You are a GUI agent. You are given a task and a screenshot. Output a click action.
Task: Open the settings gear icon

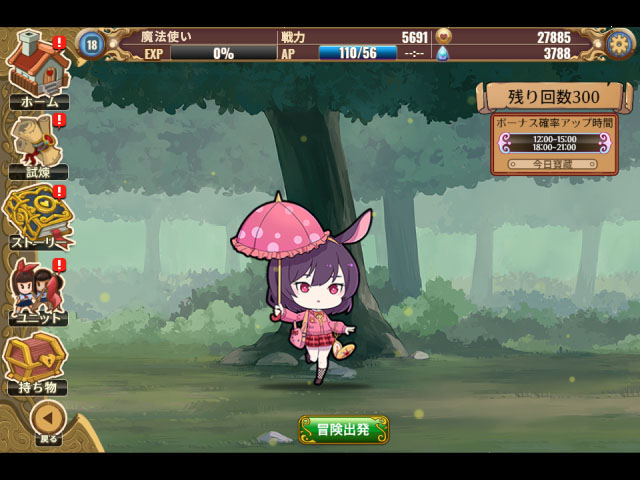(x=620, y=44)
